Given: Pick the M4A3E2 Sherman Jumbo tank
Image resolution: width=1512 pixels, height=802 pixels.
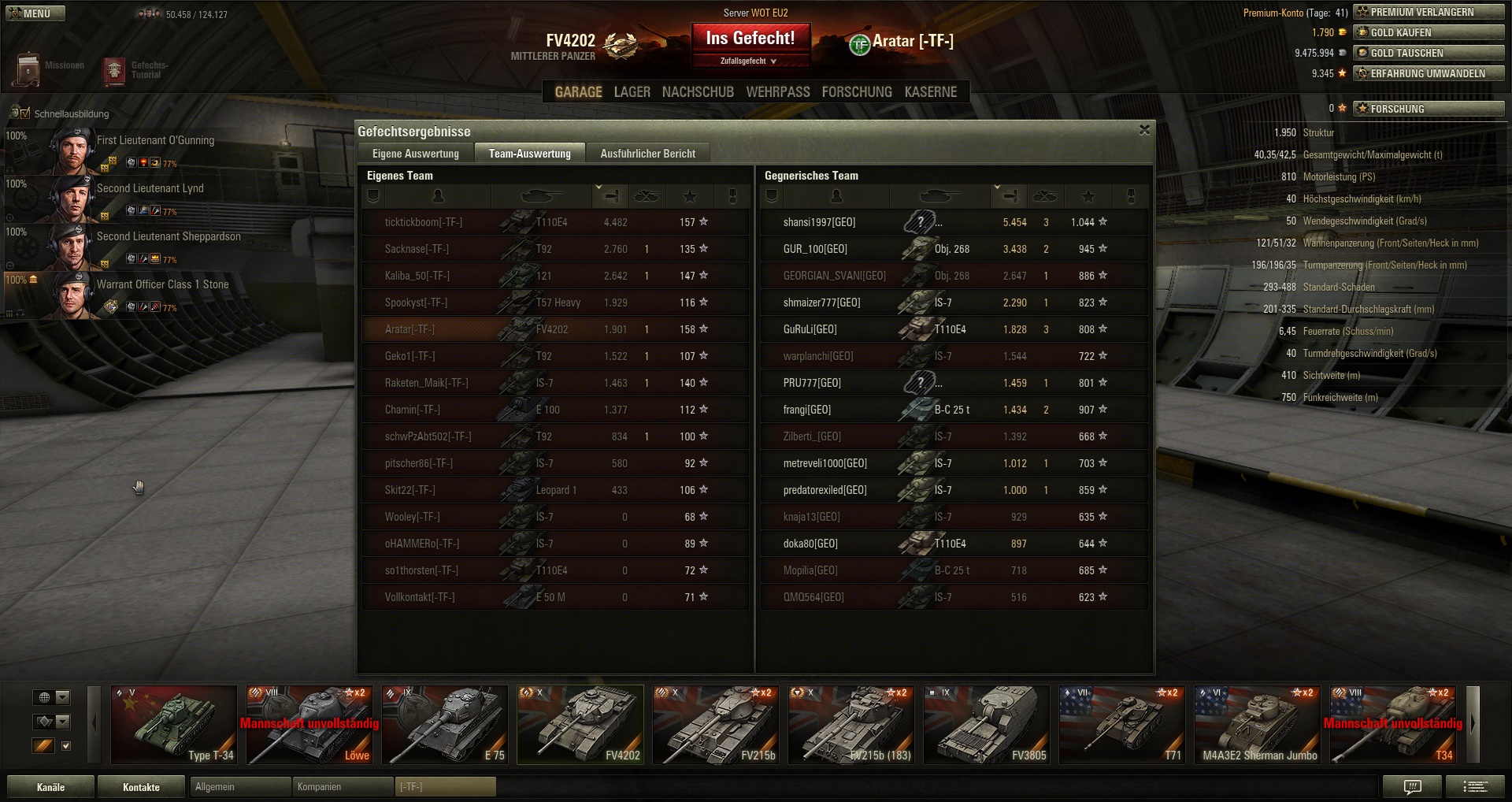Looking at the screenshot, I should click(x=1258, y=725).
